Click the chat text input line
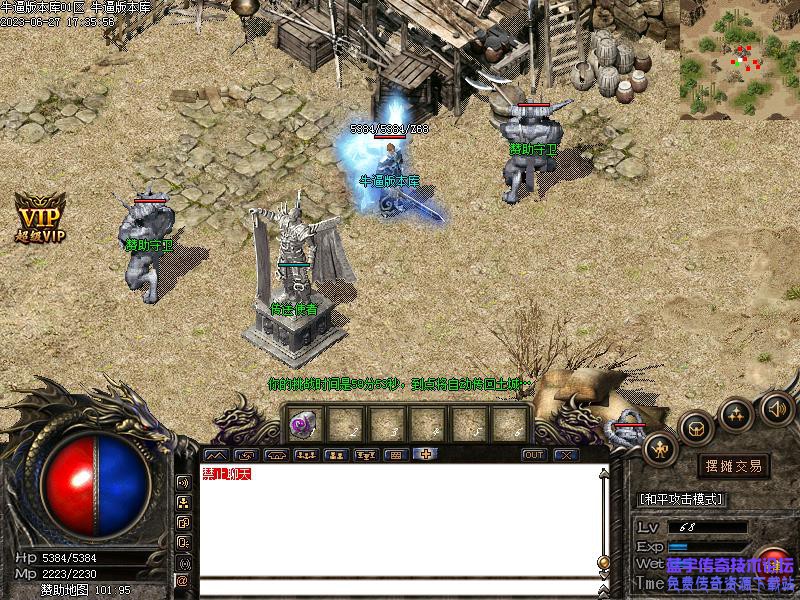This screenshot has width=800, height=600. click(400, 586)
